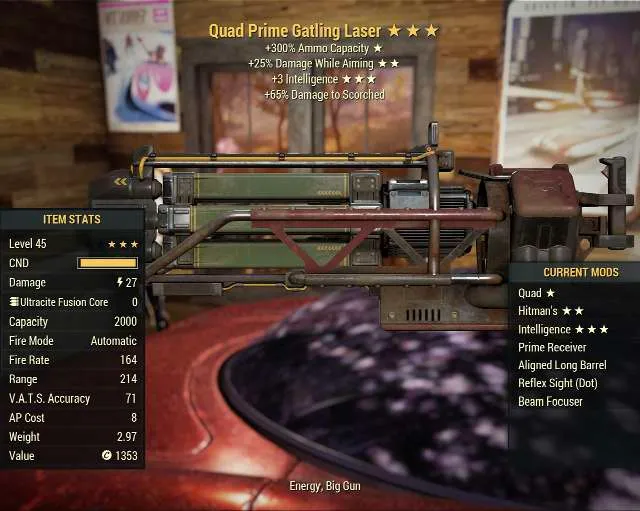Select Quad in the Current Mods list
Image resolution: width=640 pixels, height=511 pixels.
click(x=536, y=293)
